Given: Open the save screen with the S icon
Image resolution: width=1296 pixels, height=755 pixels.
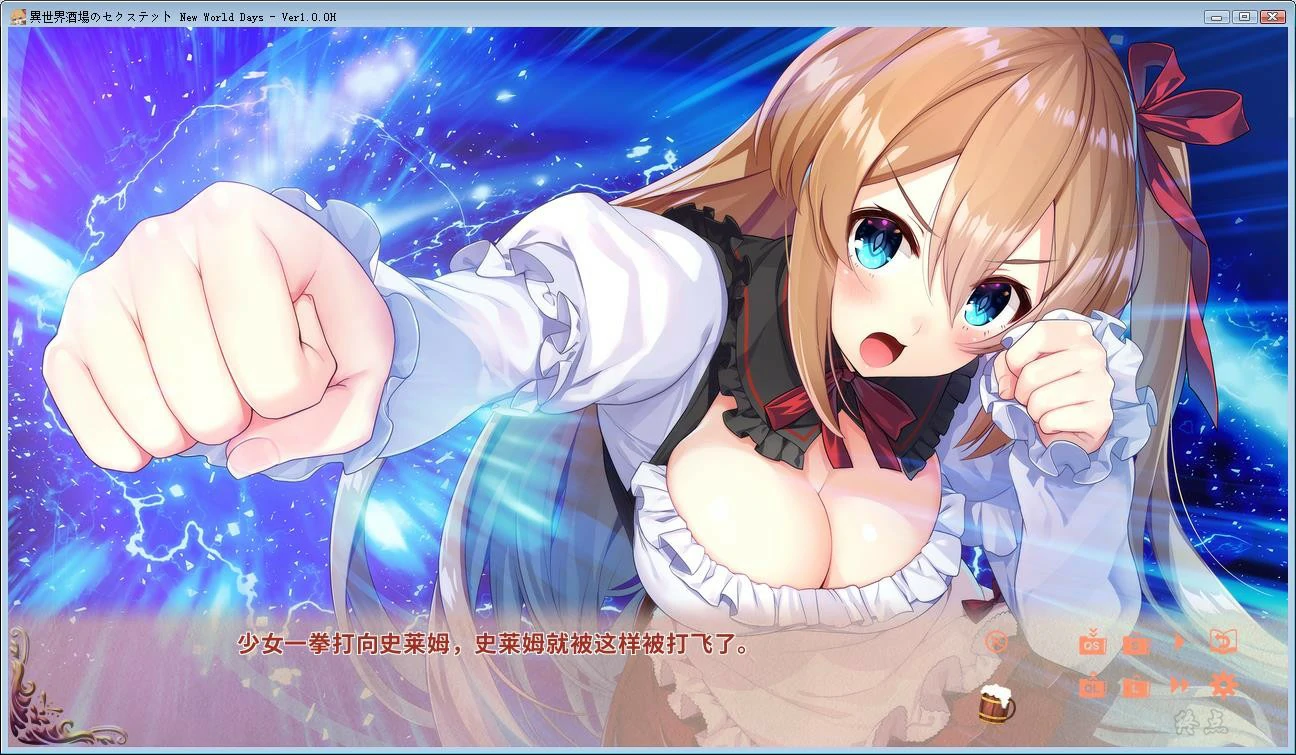Looking at the screenshot, I should 1138,645.
